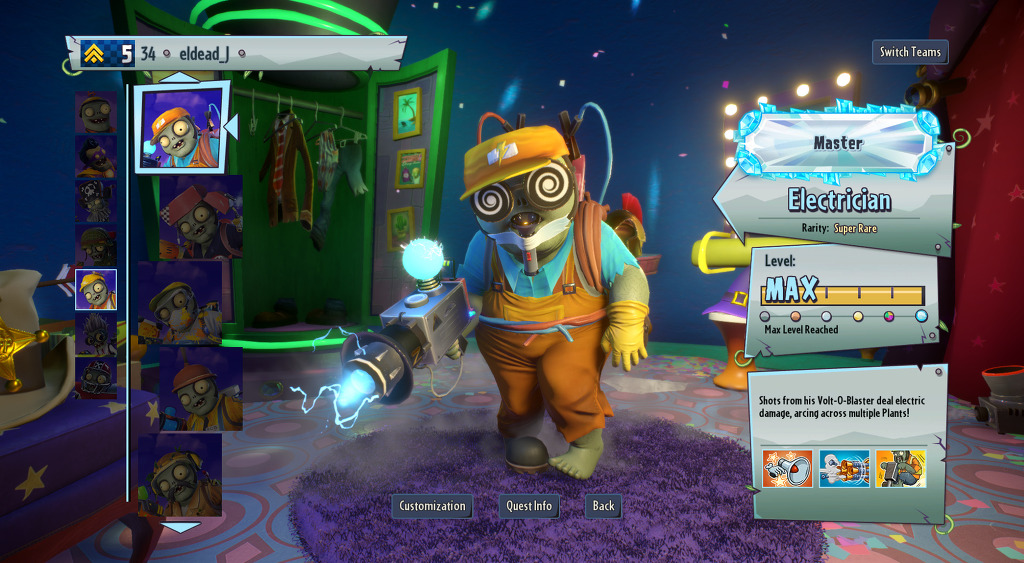
Task: Go back with the Back button
Action: coord(603,506)
